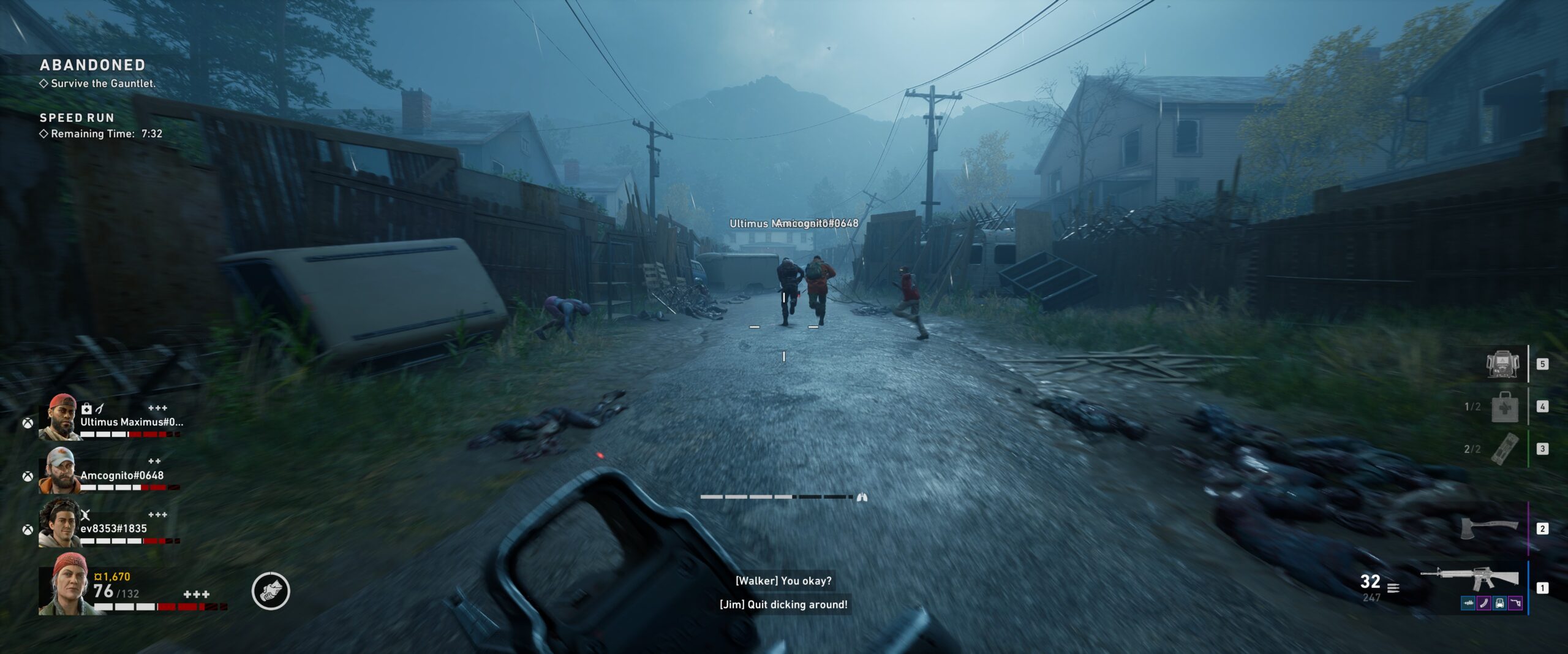Select teammate Ultimus Maximus portrait
The height and width of the screenshot is (654, 1568).
pos(60,417)
